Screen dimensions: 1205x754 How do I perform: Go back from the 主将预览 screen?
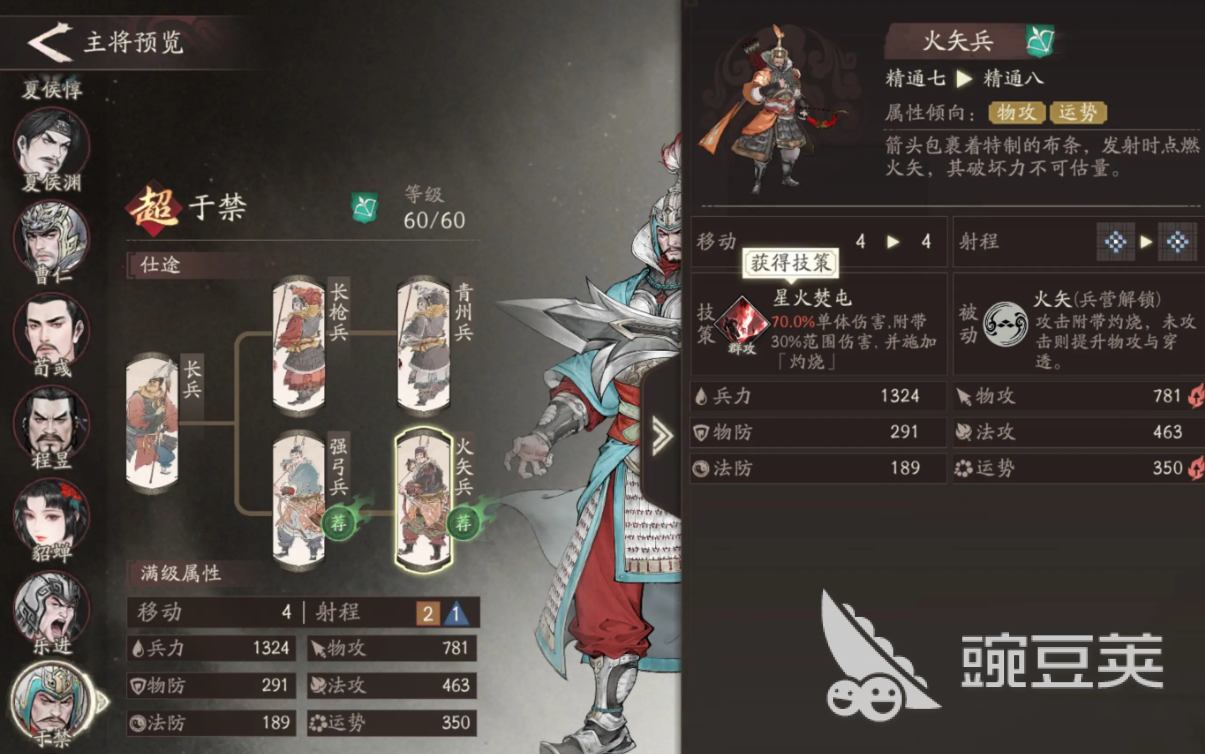coord(50,42)
